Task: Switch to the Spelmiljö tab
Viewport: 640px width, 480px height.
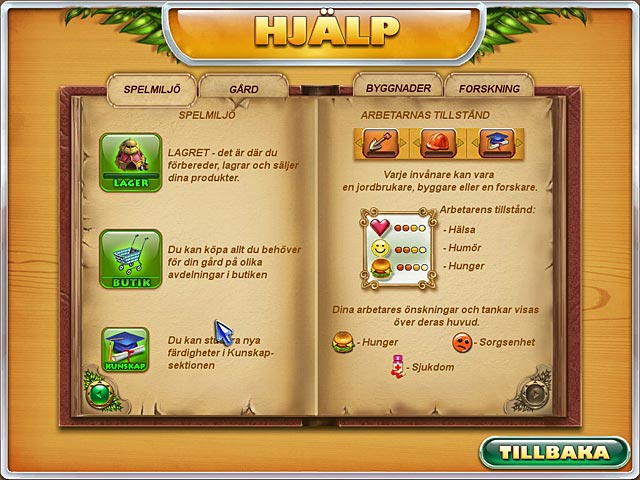Action: coord(151,89)
